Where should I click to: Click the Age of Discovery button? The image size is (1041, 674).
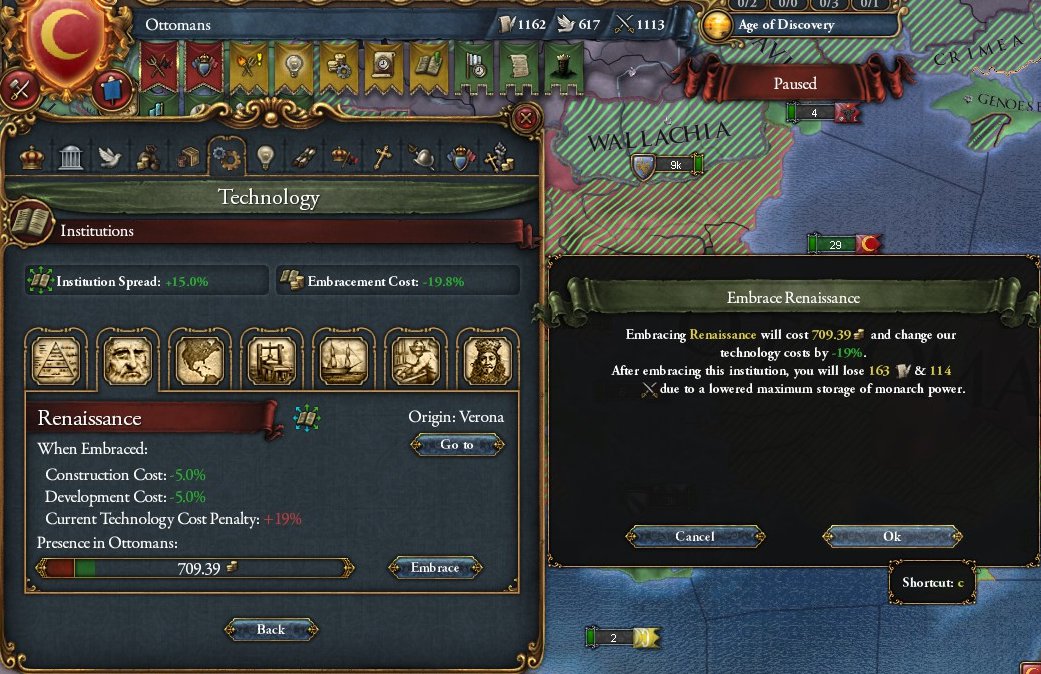click(786, 25)
